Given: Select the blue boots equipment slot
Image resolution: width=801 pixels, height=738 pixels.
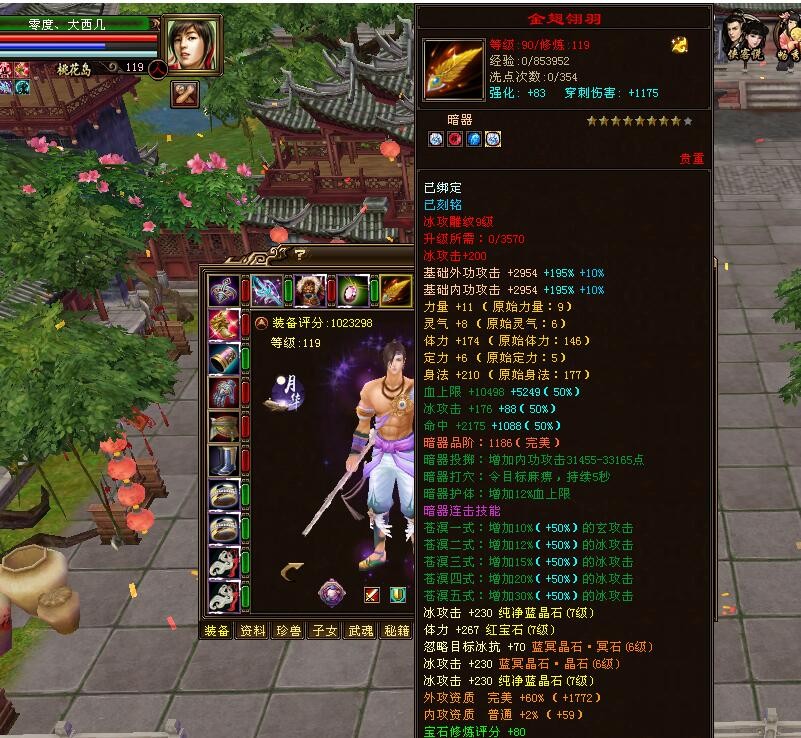Looking at the screenshot, I should (x=223, y=461).
